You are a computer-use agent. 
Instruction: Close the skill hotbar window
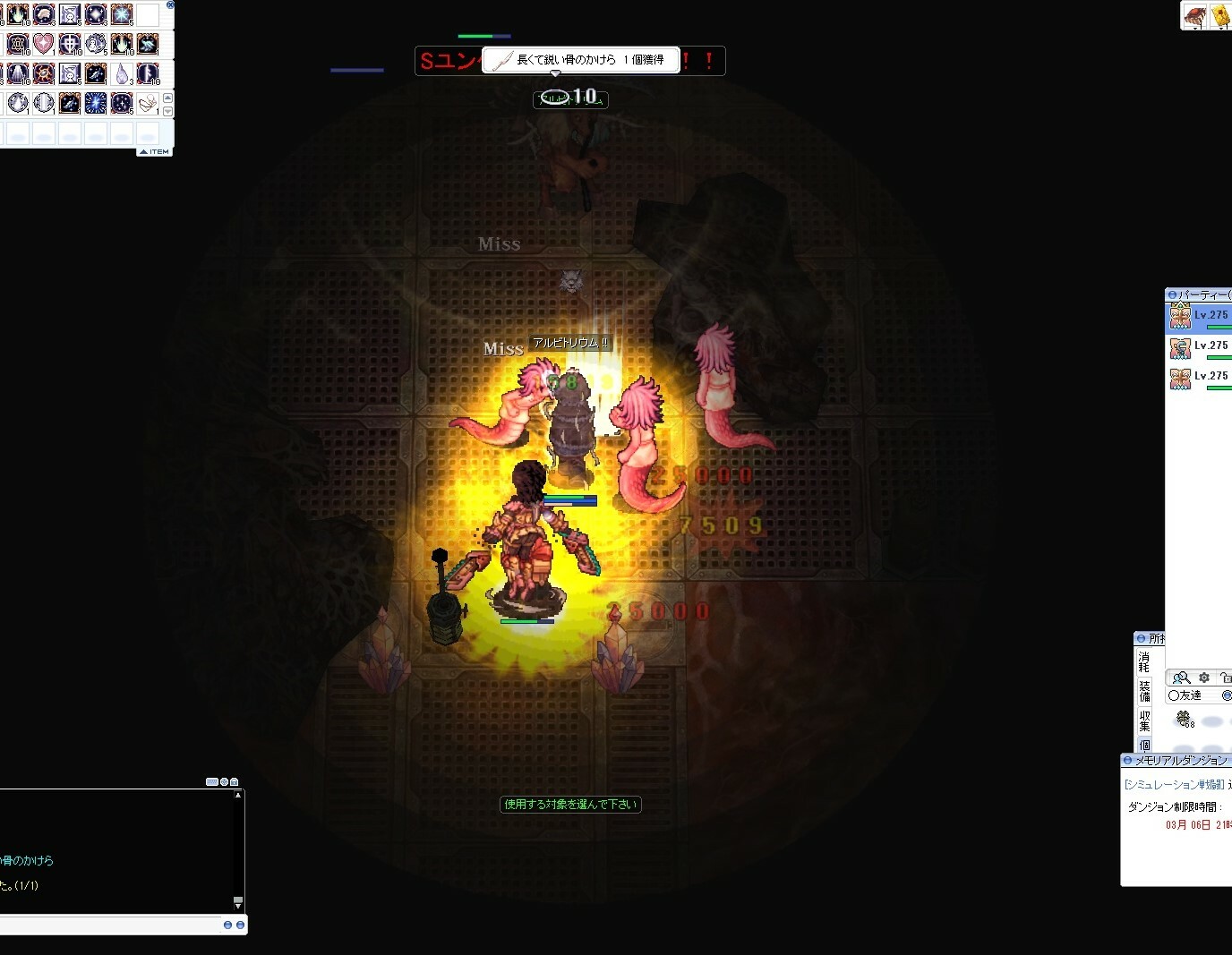pos(170,4)
